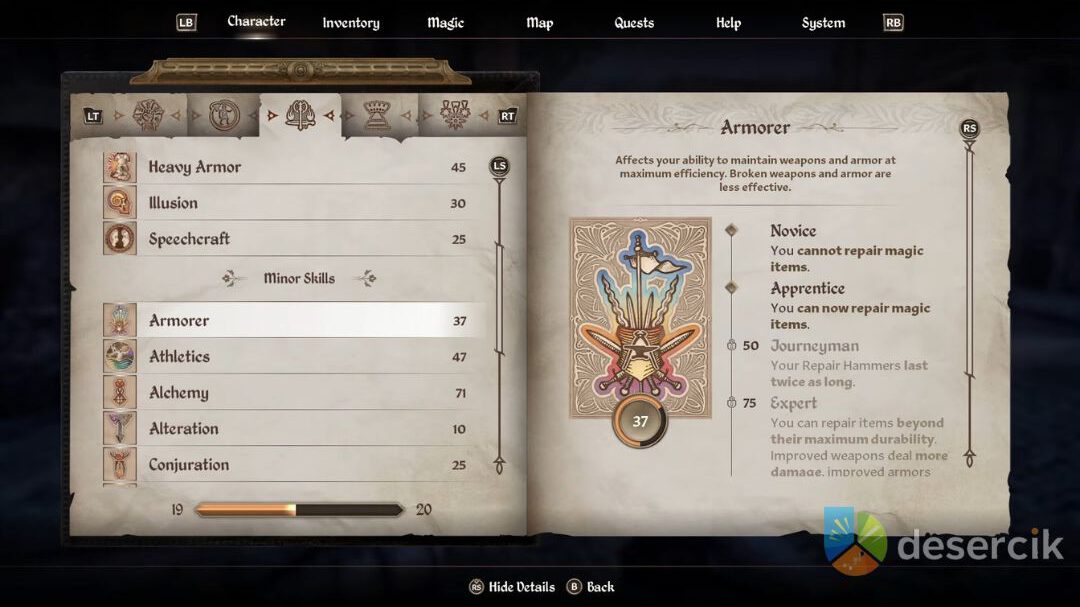Image resolution: width=1080 pixels, height=607 pixels.
Task: Go to the Quests menu
Action: click(634, 23)
